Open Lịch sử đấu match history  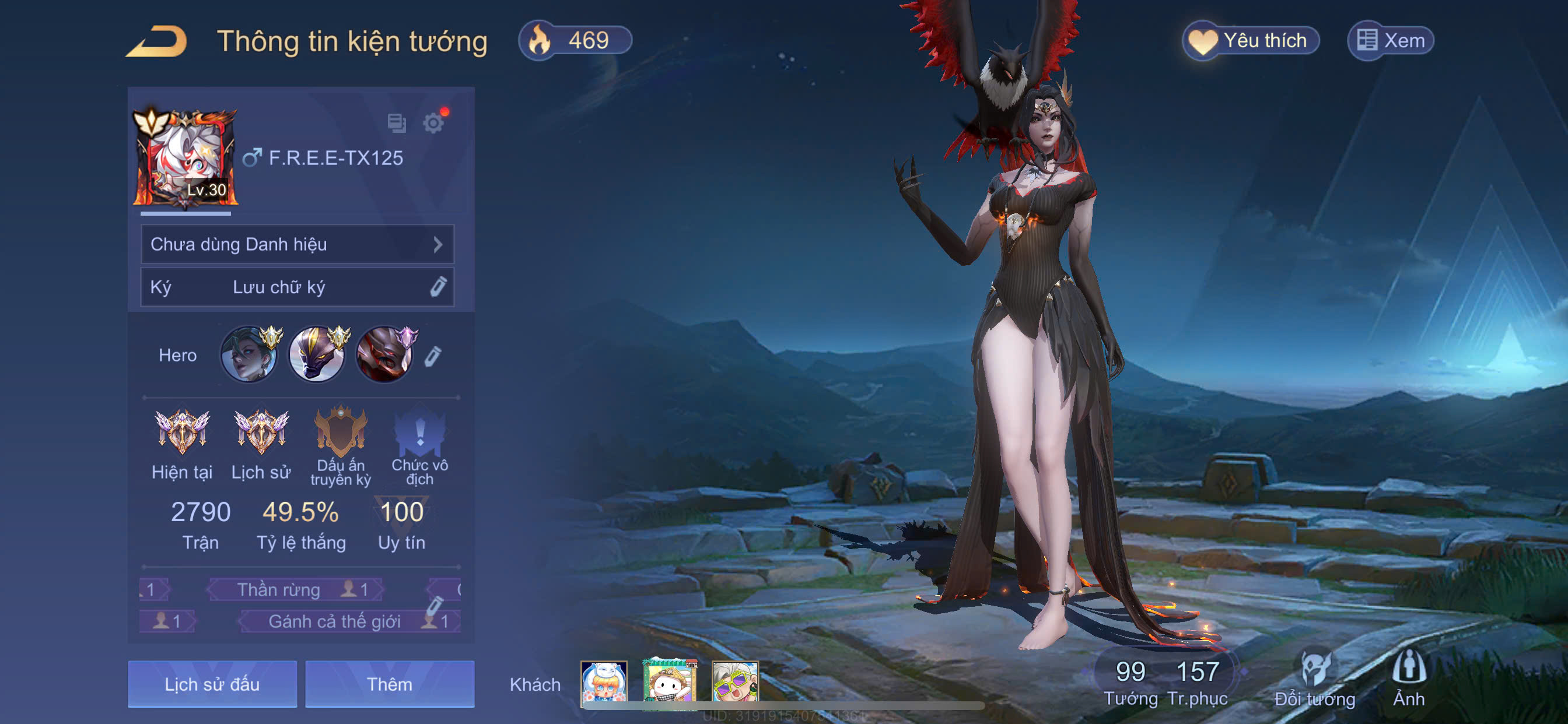point(212,684)
